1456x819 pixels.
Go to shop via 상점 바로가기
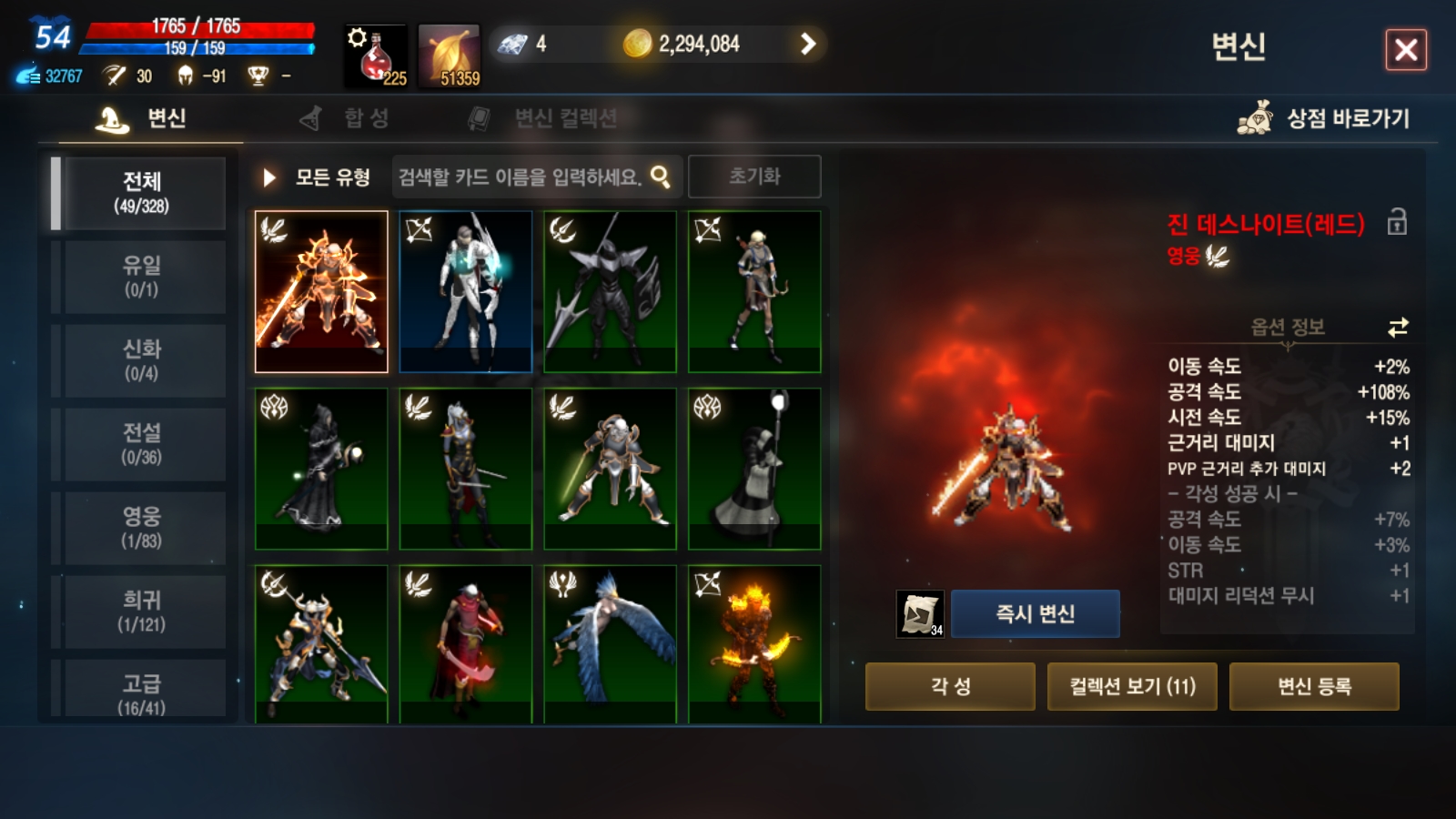[x=1324, y=118]
